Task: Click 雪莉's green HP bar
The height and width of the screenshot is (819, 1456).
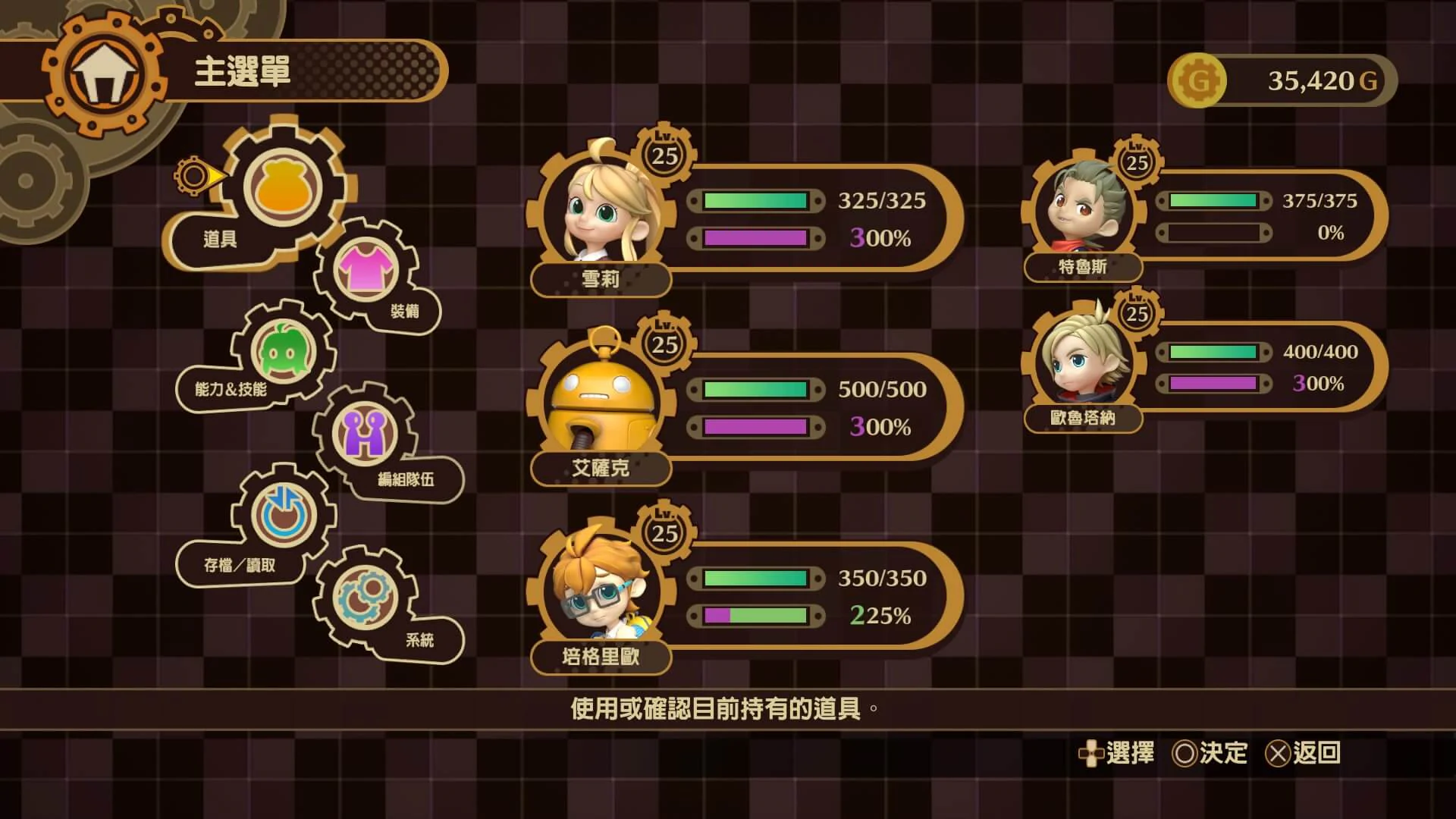Action: 755,201
